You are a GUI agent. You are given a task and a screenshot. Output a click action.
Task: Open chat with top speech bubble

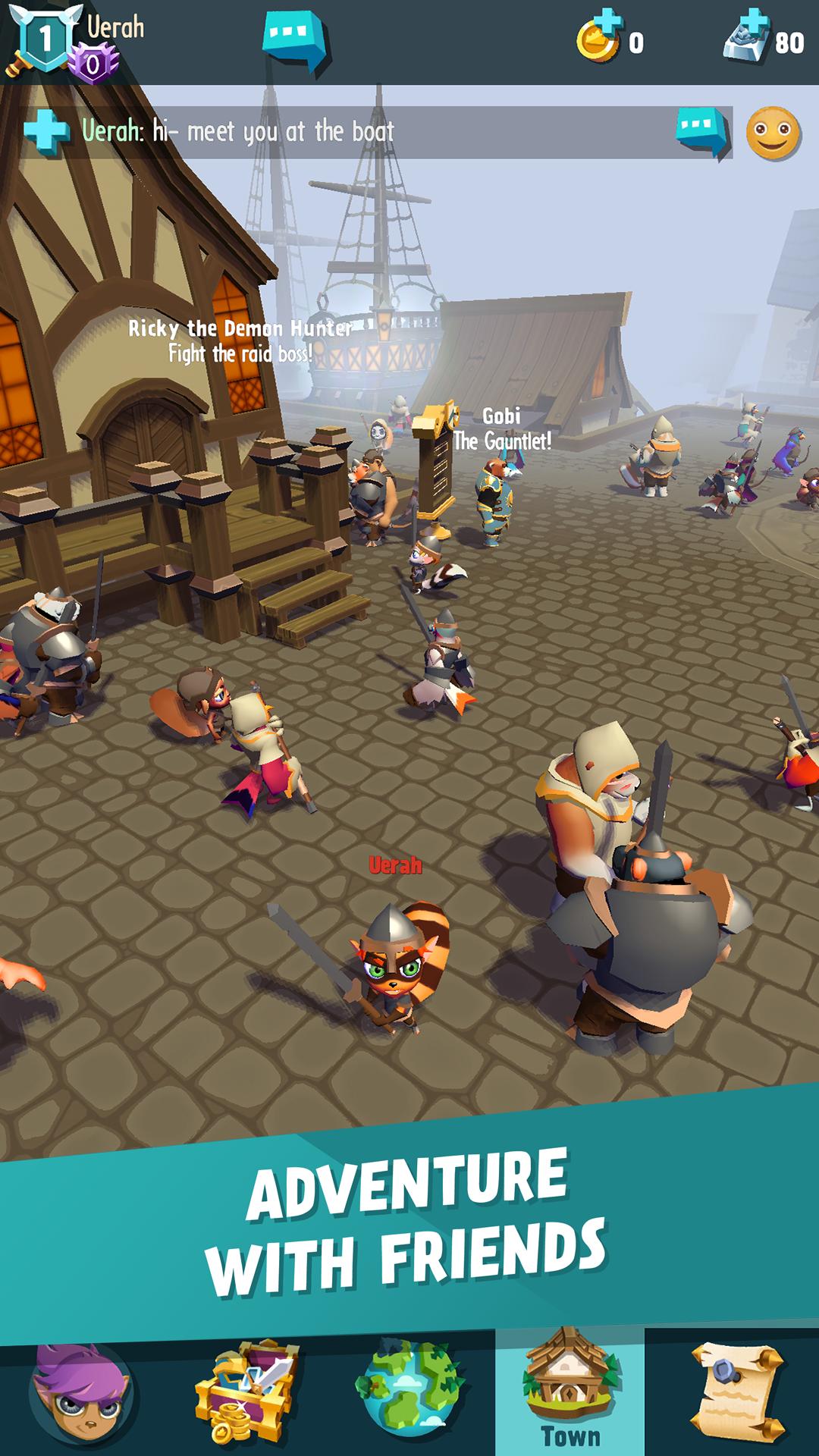click(x=297, y=42)
